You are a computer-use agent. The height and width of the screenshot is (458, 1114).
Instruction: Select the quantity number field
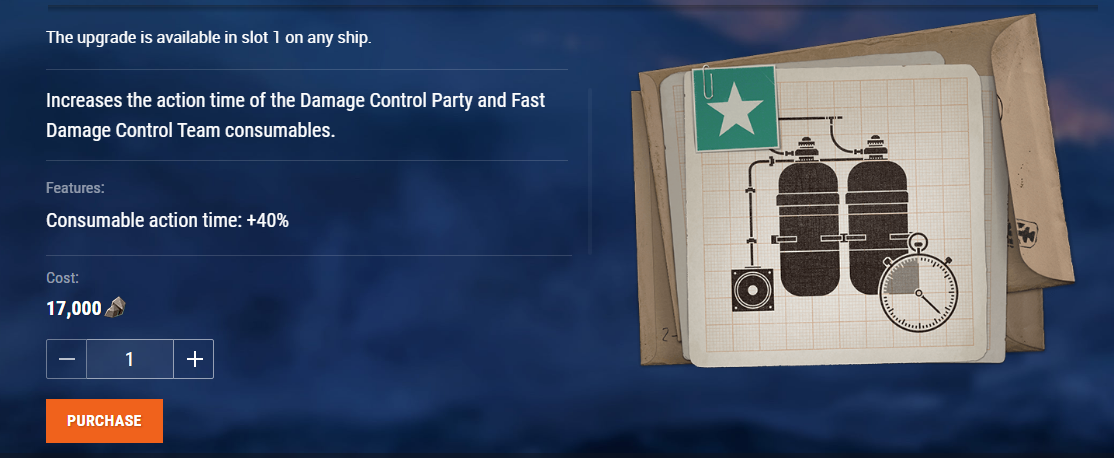(x=130, y=359)
